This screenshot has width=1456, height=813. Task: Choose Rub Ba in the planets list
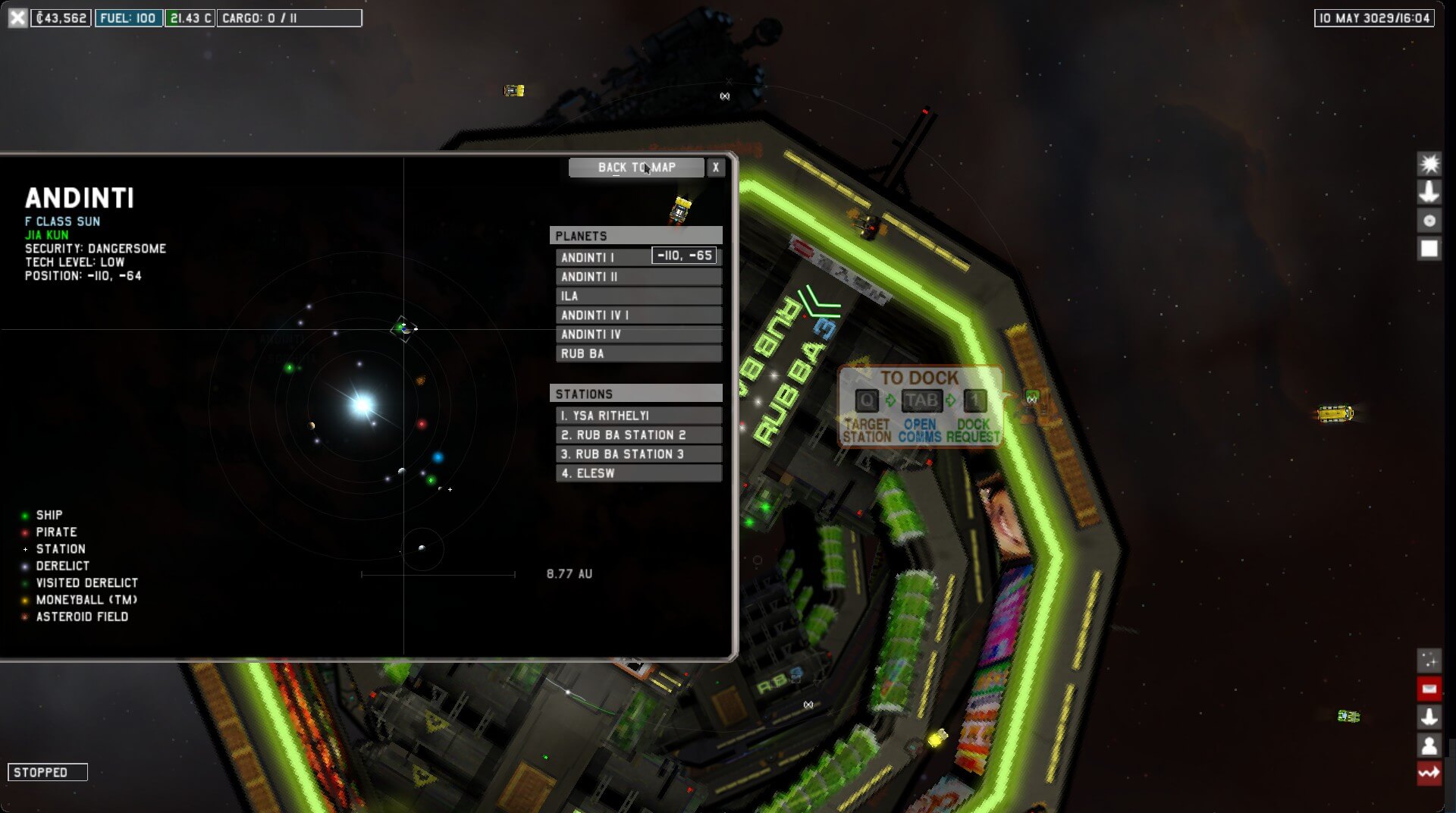point(638,354)
